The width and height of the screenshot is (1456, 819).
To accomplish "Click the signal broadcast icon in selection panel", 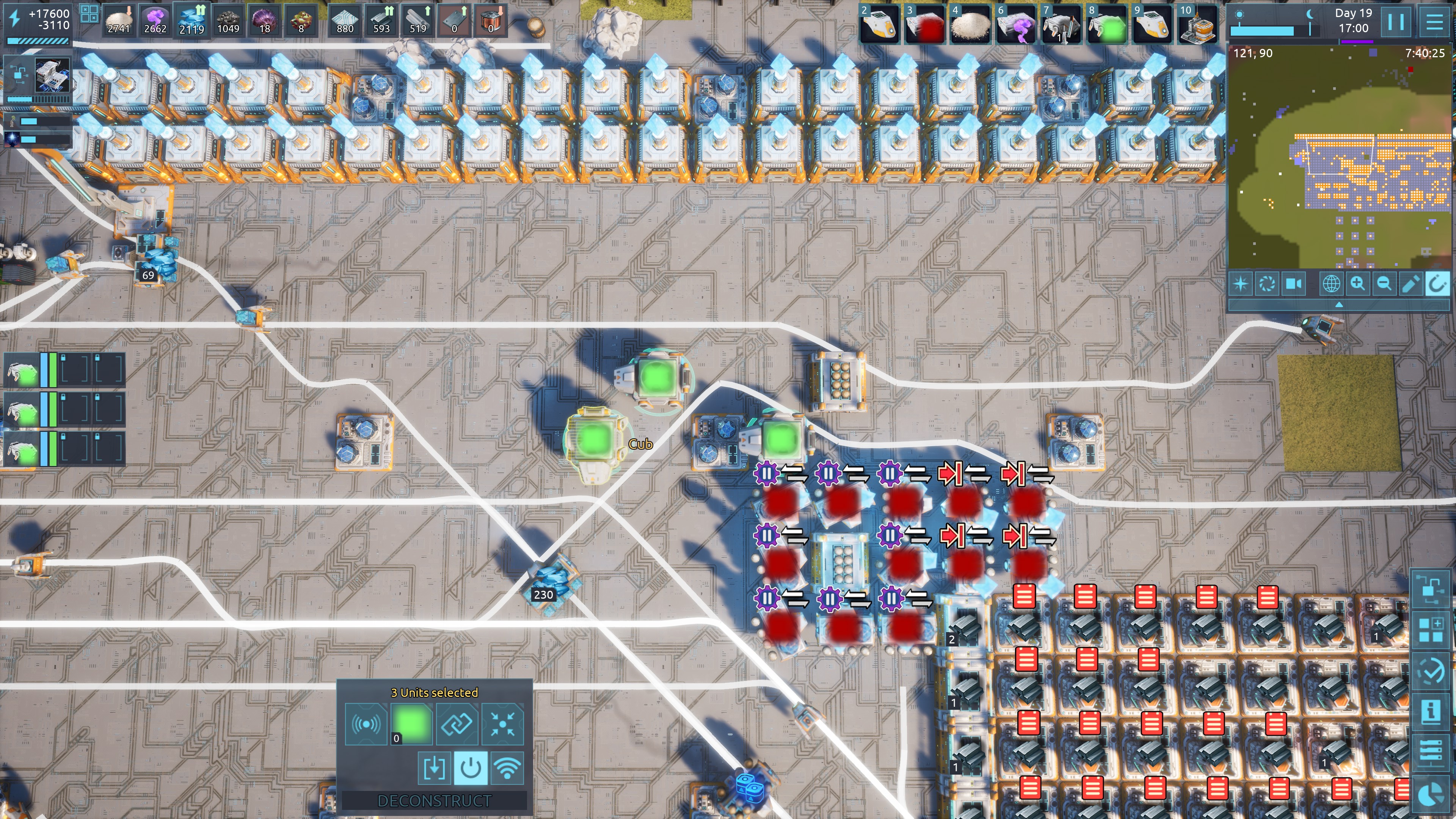I will click(366, 724).
